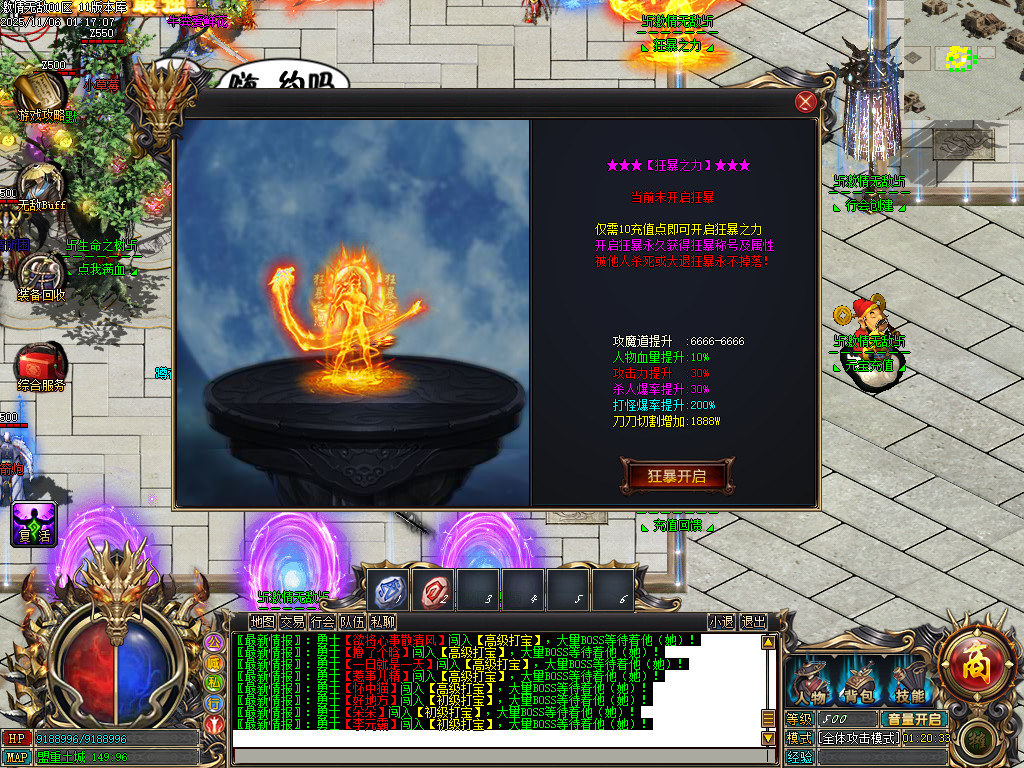Screen dimensions: 1024x768
Task: Select the blue stone in hotbar slot 1
Action: click(388, 591)
